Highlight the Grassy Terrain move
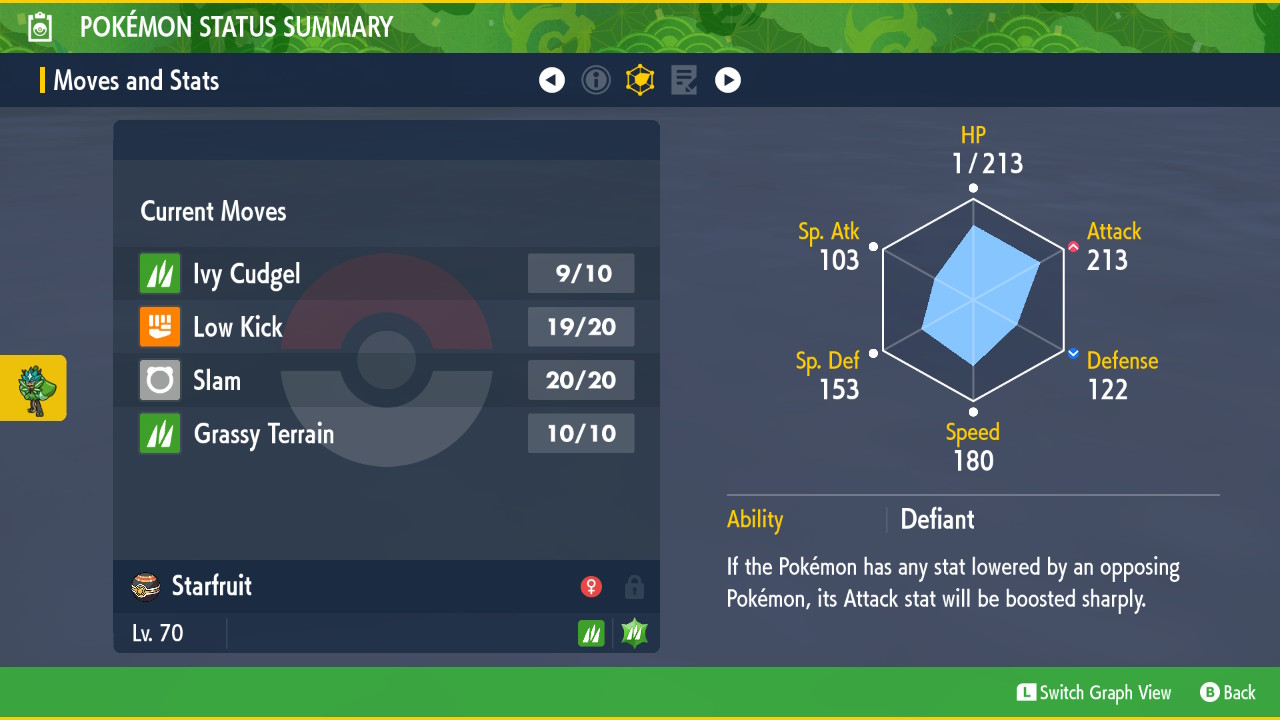The image size is (1280, 720). [x=386, y=434]
